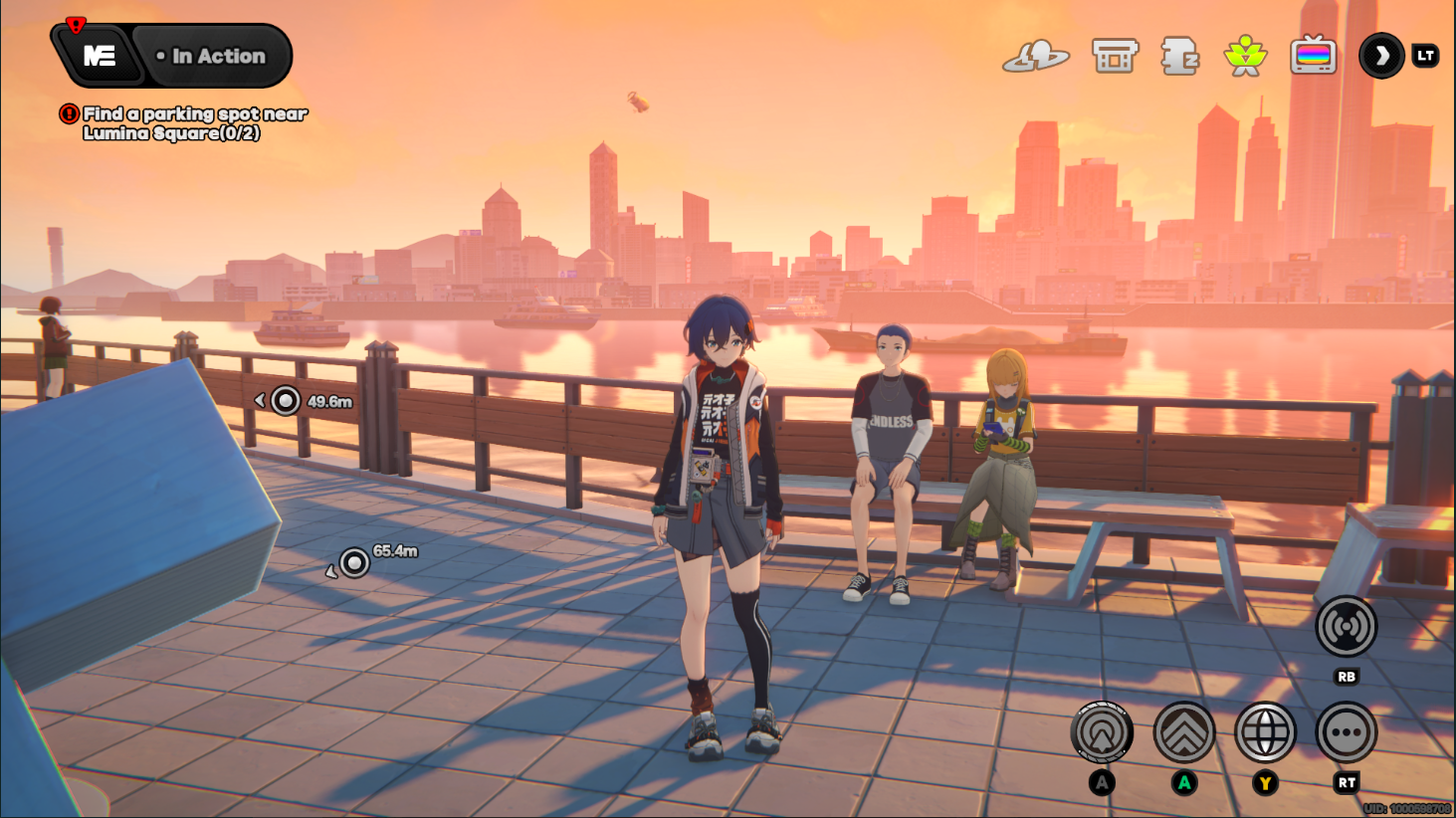Expand the top bar with the arrow button
The width and height of the screenshot is (1456, 818).
pos(1381,57)
